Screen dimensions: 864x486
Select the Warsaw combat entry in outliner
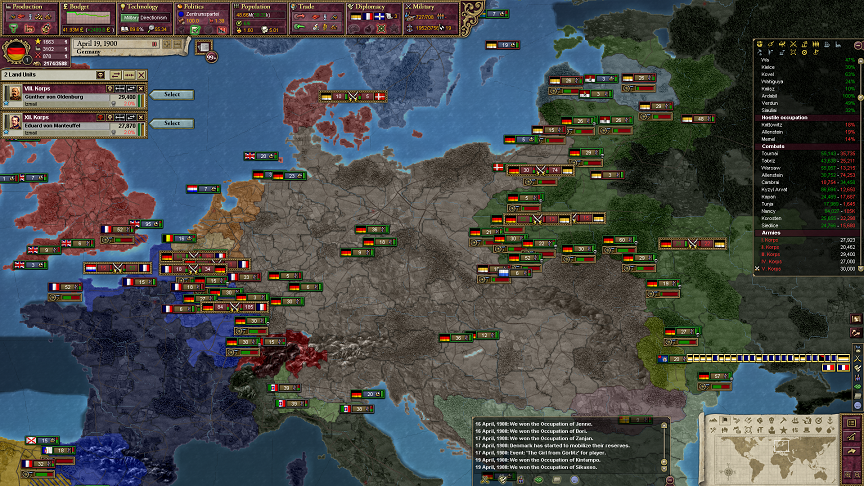tap(776, 166)
